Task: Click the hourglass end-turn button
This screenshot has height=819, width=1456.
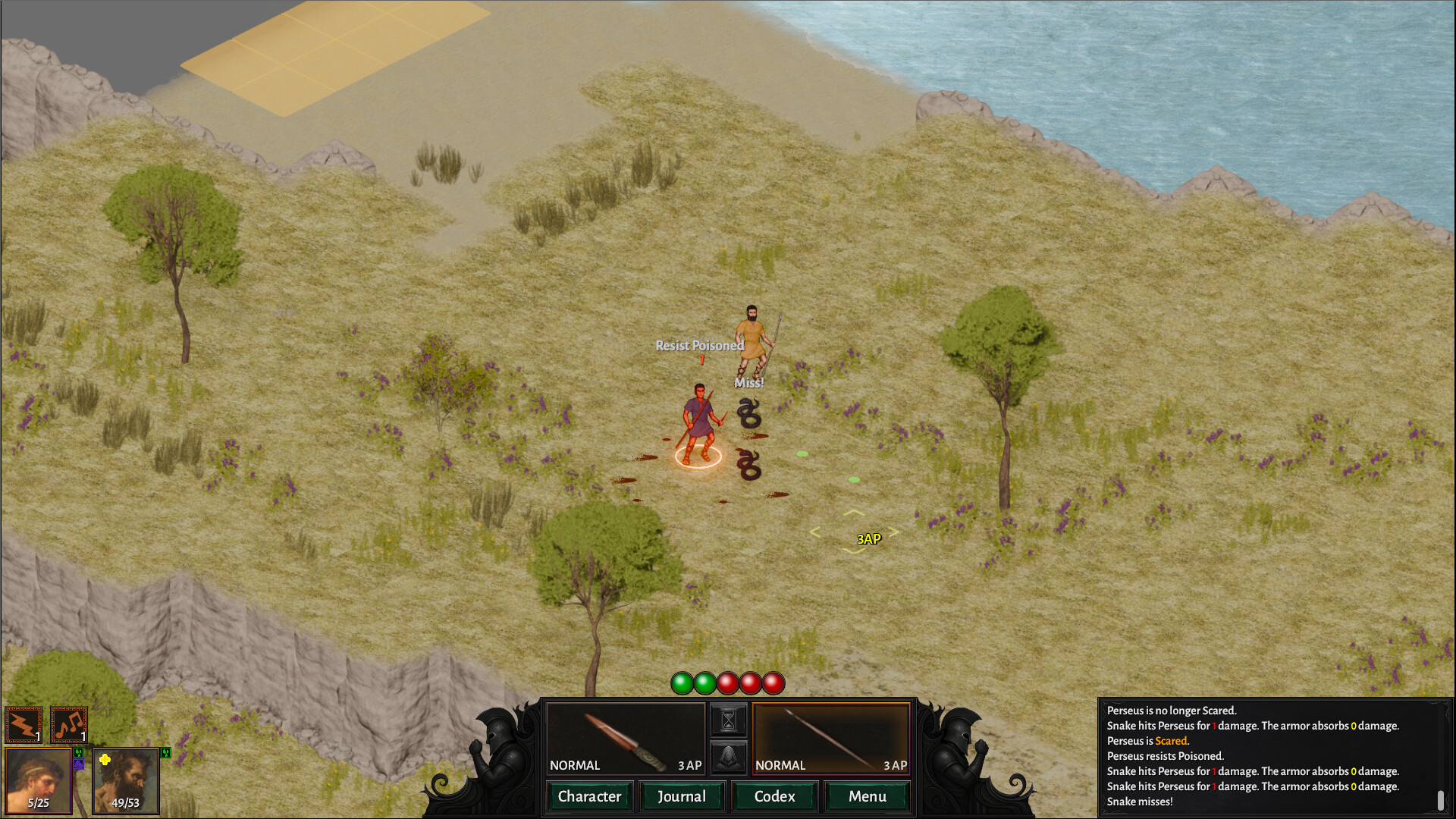Action: (x=728, y=720)
